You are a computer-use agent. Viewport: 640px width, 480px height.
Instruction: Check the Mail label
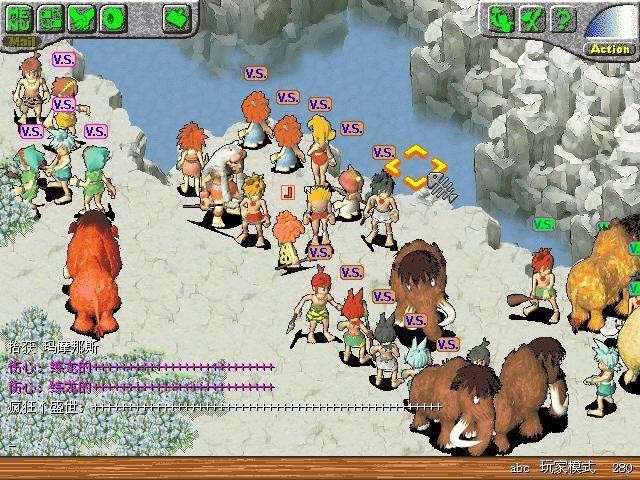[19, 41]
